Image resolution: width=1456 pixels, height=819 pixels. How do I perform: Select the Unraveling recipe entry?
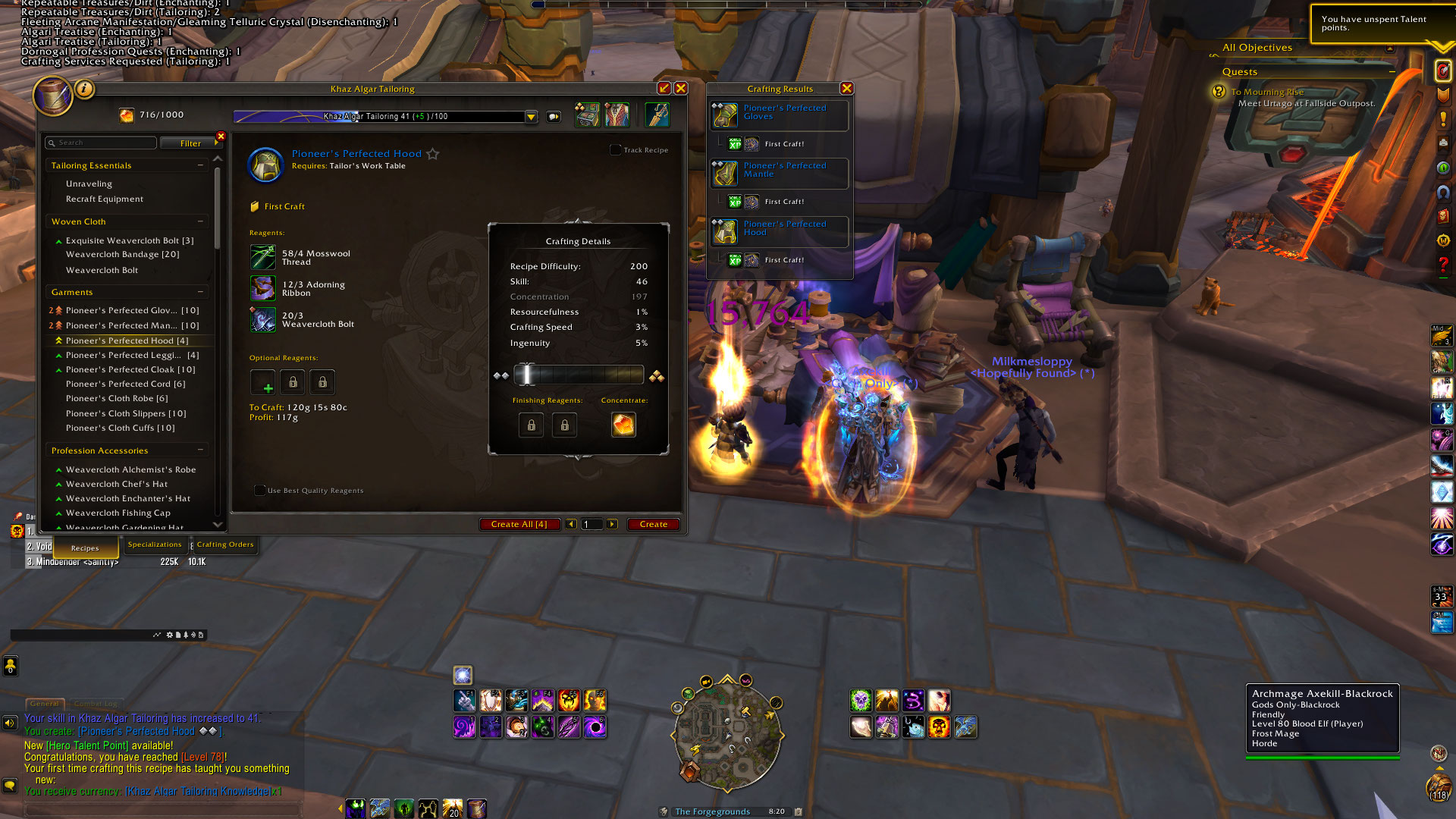tap(89, 184)
